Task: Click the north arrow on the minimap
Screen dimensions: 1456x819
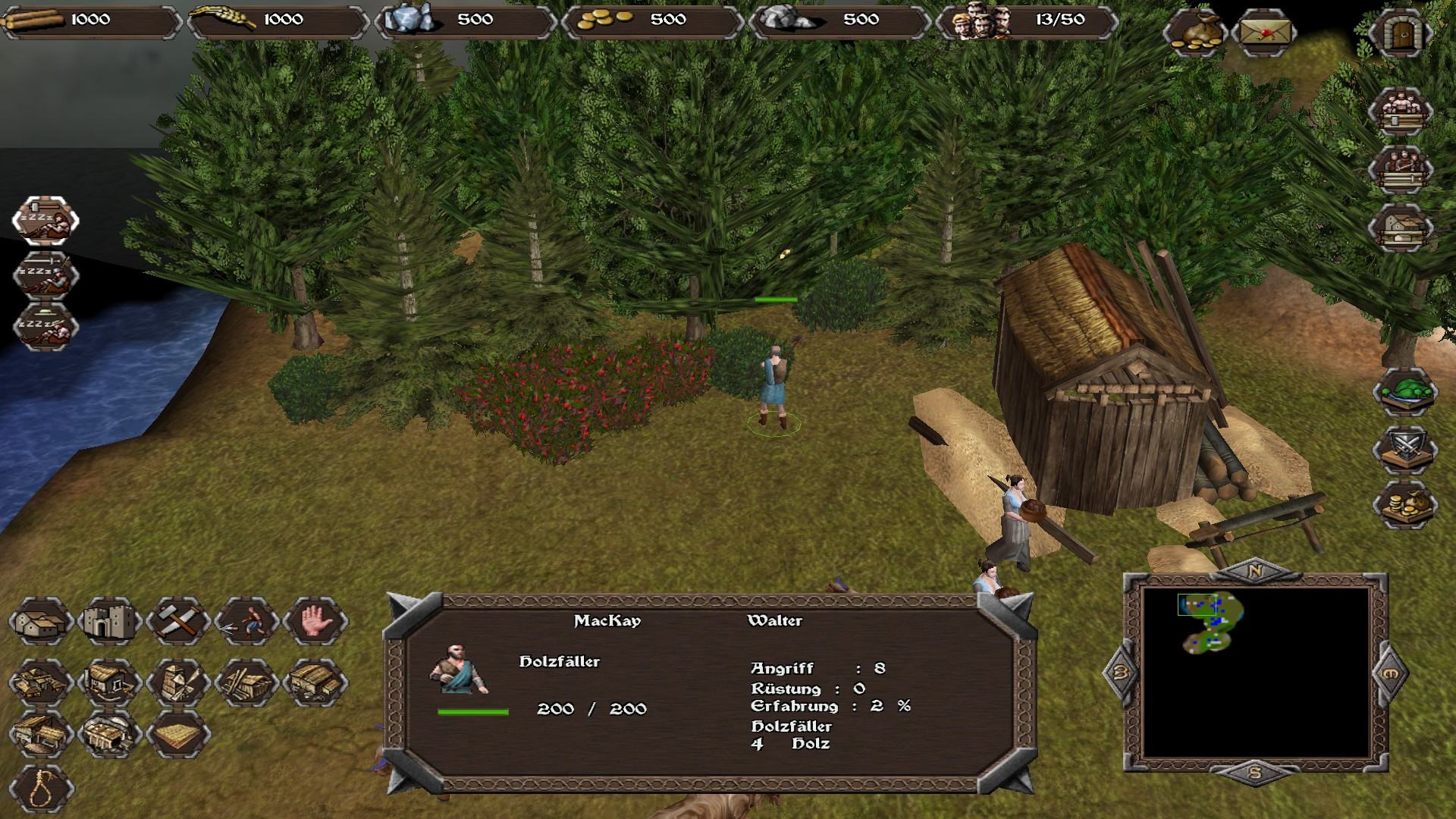Action: [x=1254, y=571]
